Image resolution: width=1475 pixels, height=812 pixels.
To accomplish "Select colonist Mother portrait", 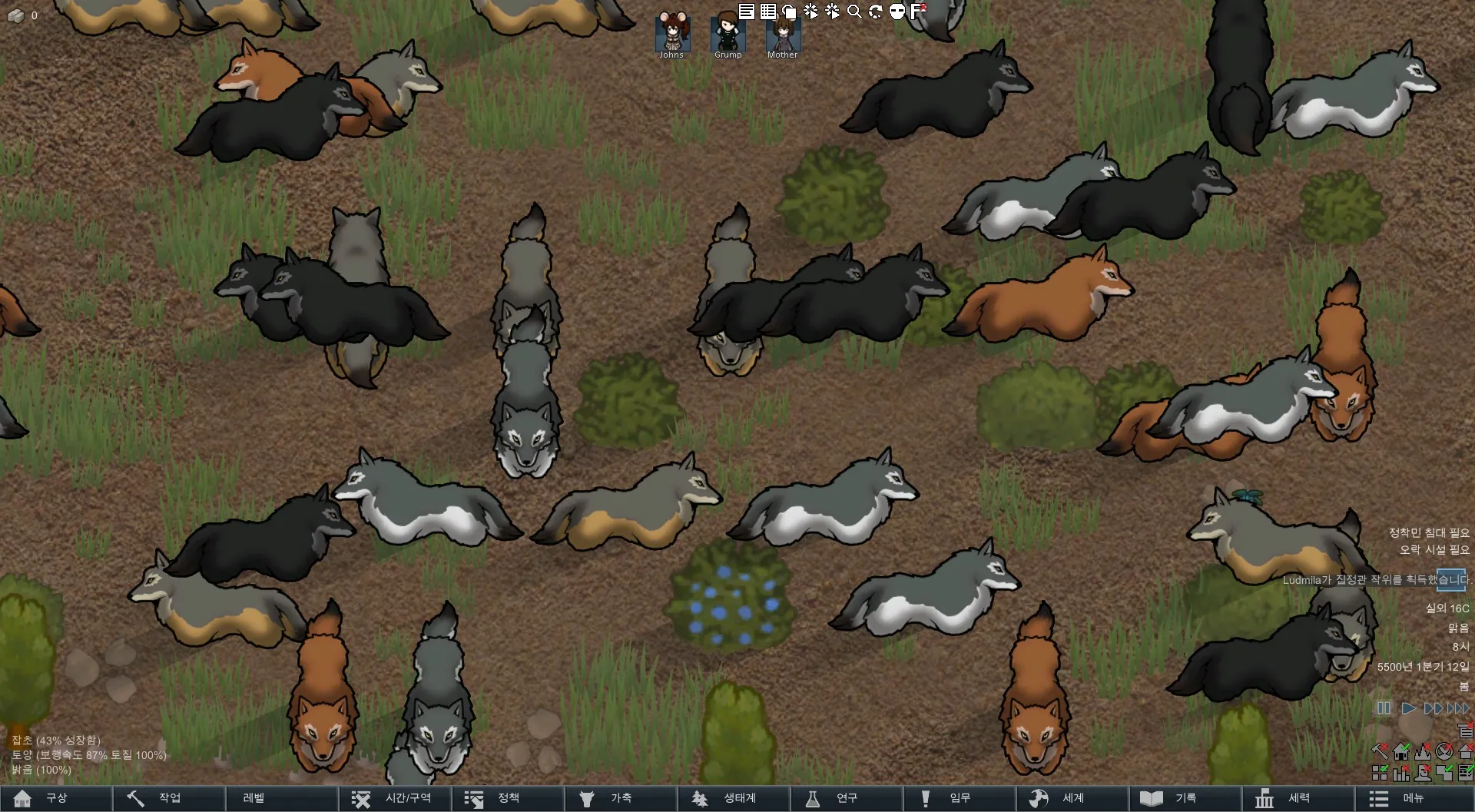I will tap(782, 33).
